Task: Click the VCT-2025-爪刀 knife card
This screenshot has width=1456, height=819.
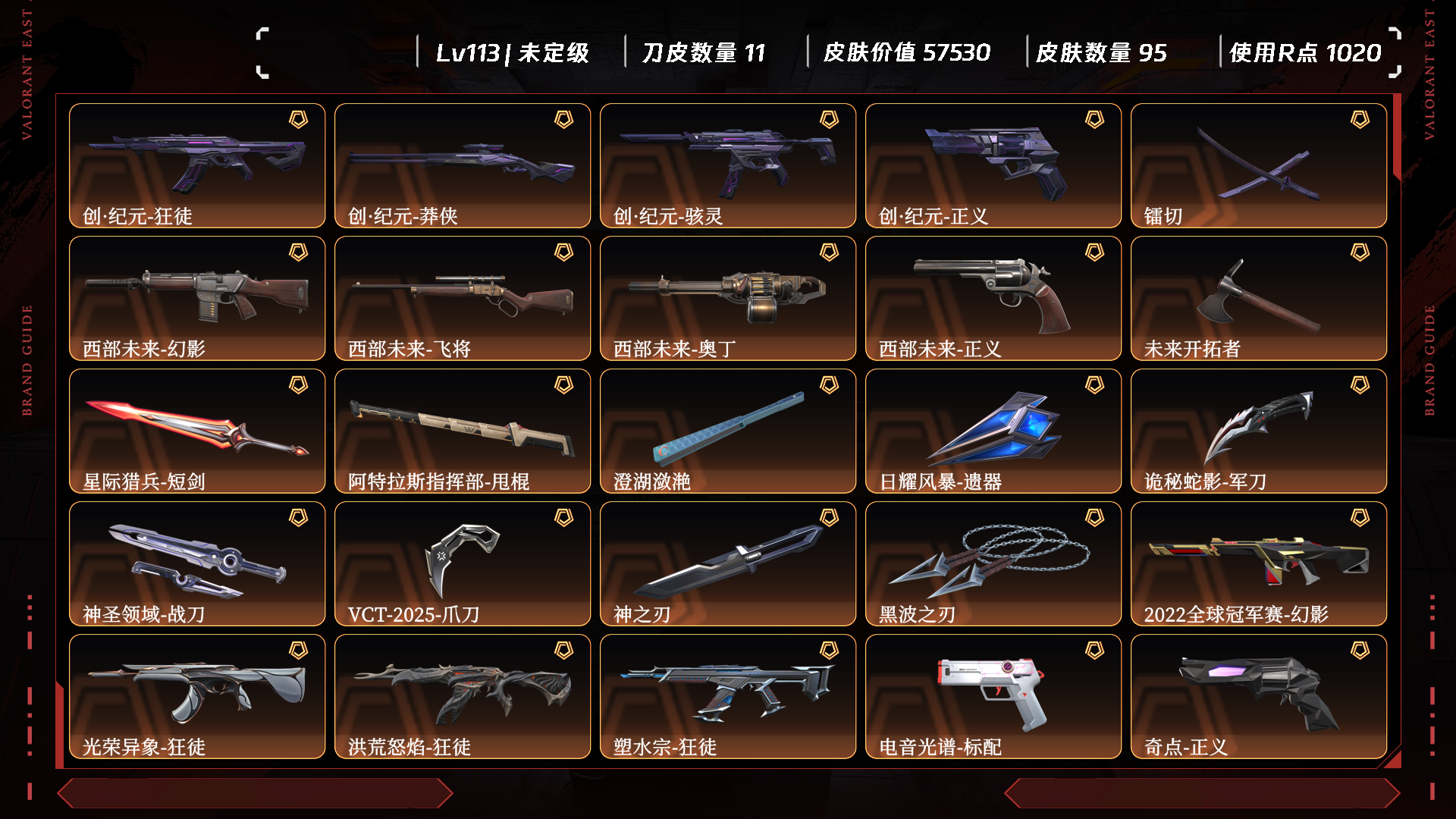Action: (x=463, y=563)
